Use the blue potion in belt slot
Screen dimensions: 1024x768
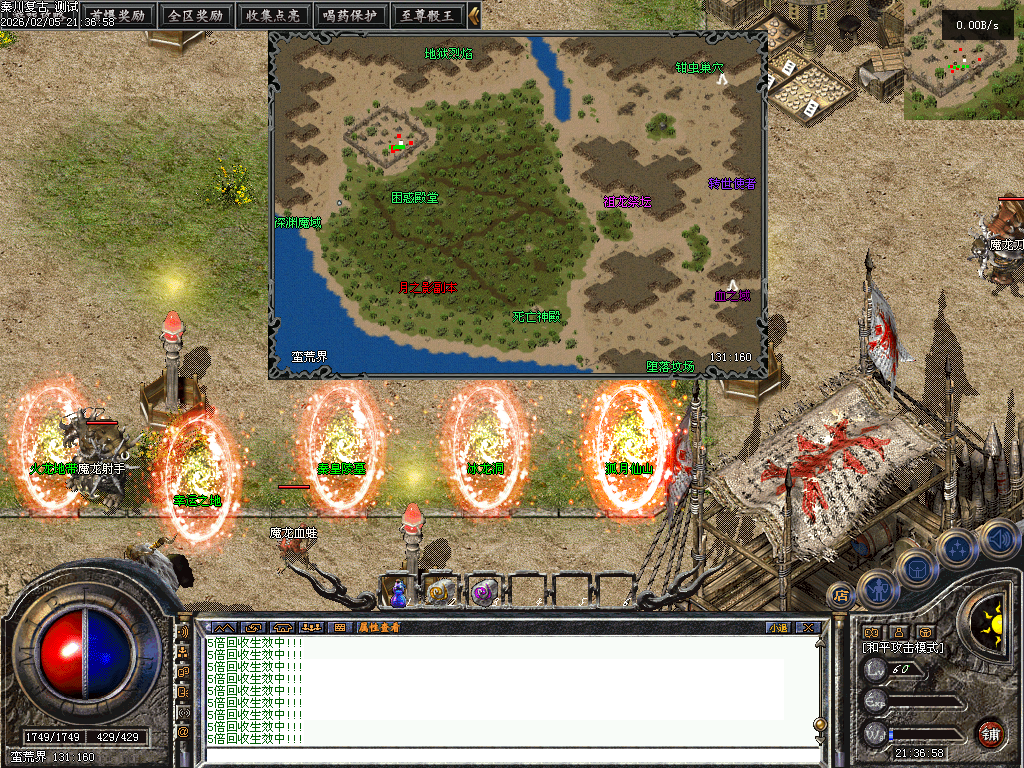(x=399, y=592)
